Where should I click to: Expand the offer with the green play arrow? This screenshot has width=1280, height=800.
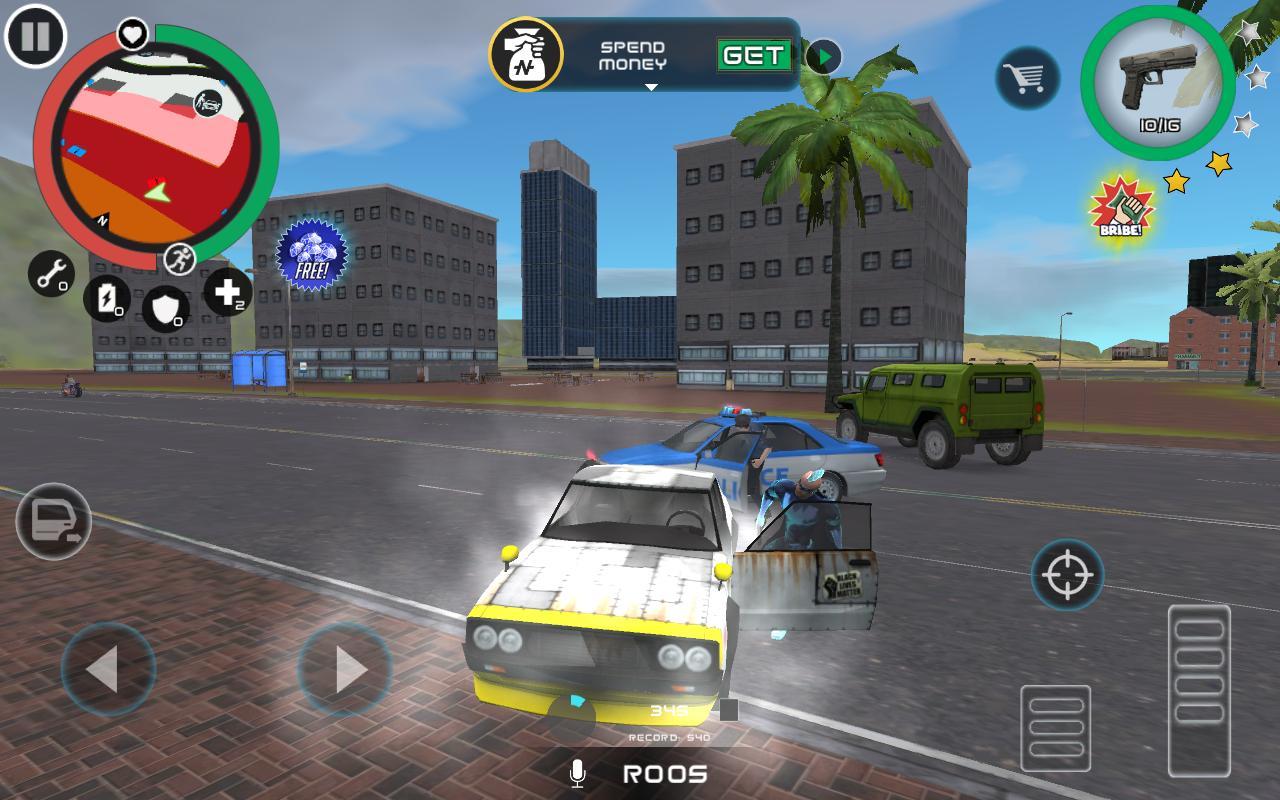tap(822, 57)
